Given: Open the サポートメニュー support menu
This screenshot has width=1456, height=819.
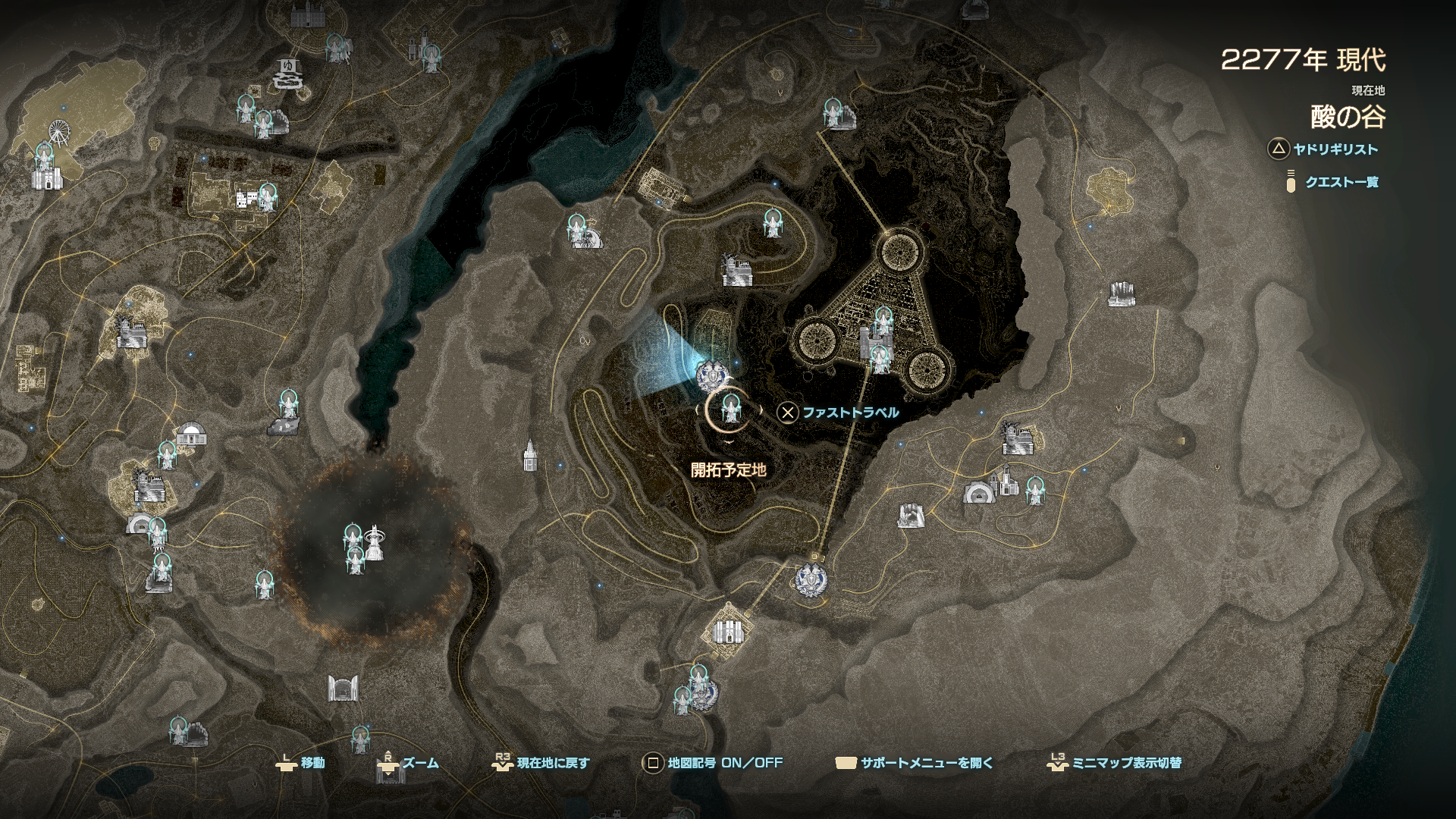Looking at the screenshot, I should [913, 763].
